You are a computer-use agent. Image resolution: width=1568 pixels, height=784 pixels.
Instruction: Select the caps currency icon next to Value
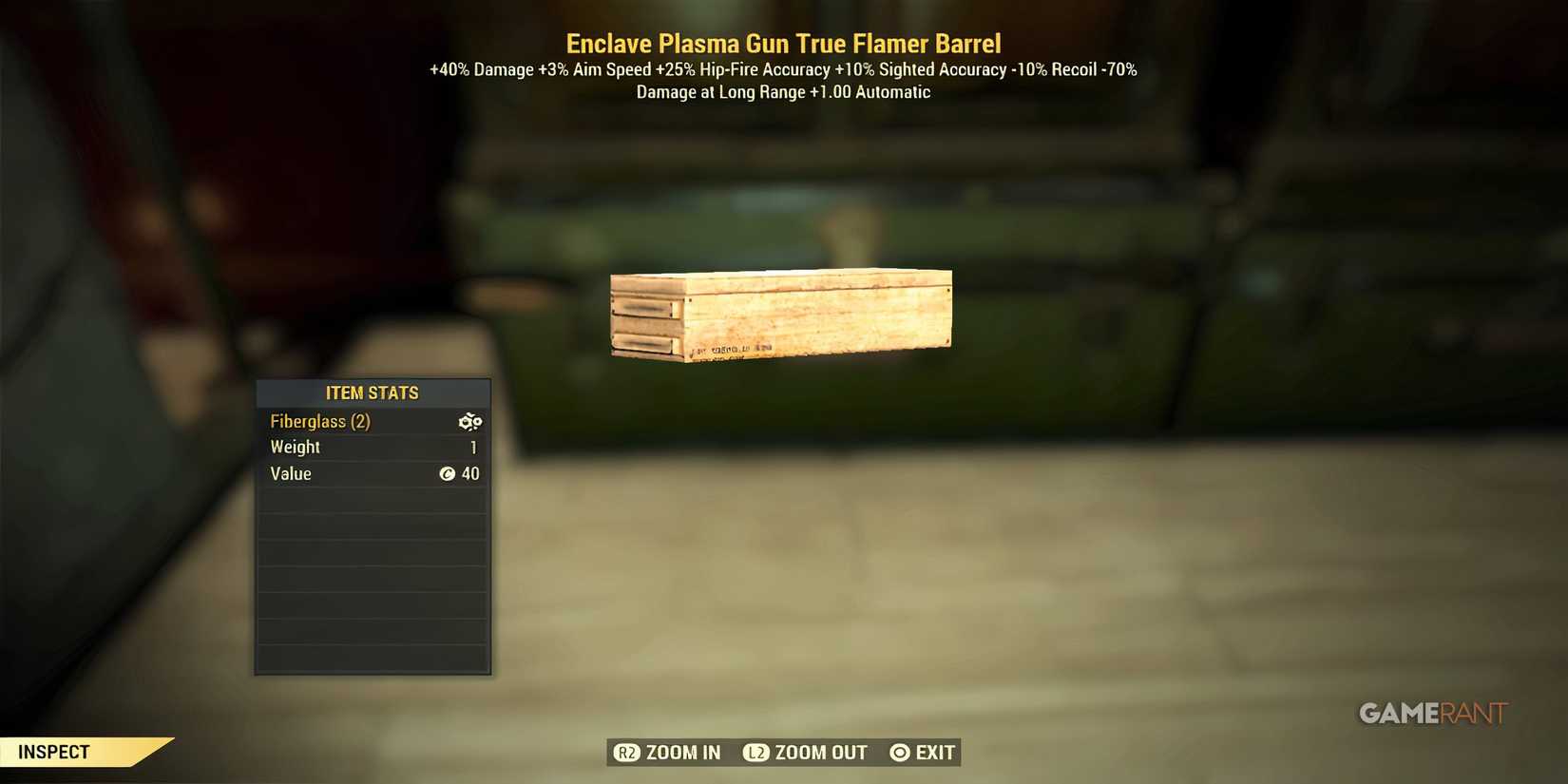(x=449, y=473)
